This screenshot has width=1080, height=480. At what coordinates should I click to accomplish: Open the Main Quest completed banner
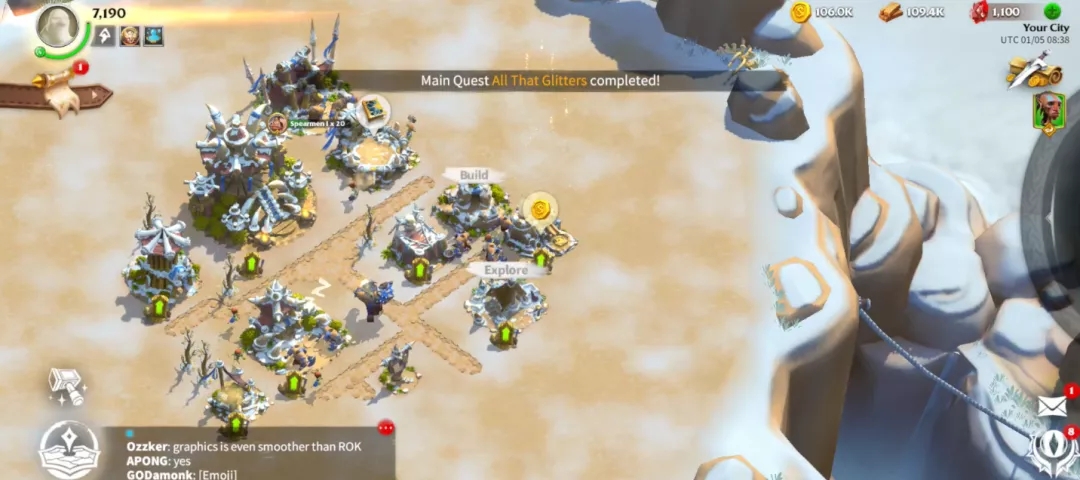point(540,80)
